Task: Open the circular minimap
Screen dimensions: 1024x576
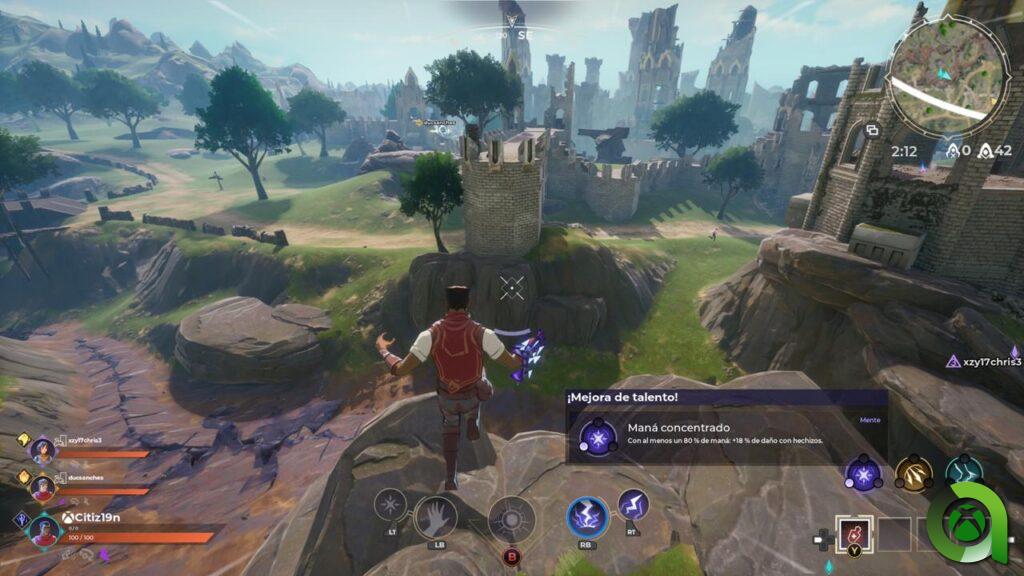Action: [945, 77]
